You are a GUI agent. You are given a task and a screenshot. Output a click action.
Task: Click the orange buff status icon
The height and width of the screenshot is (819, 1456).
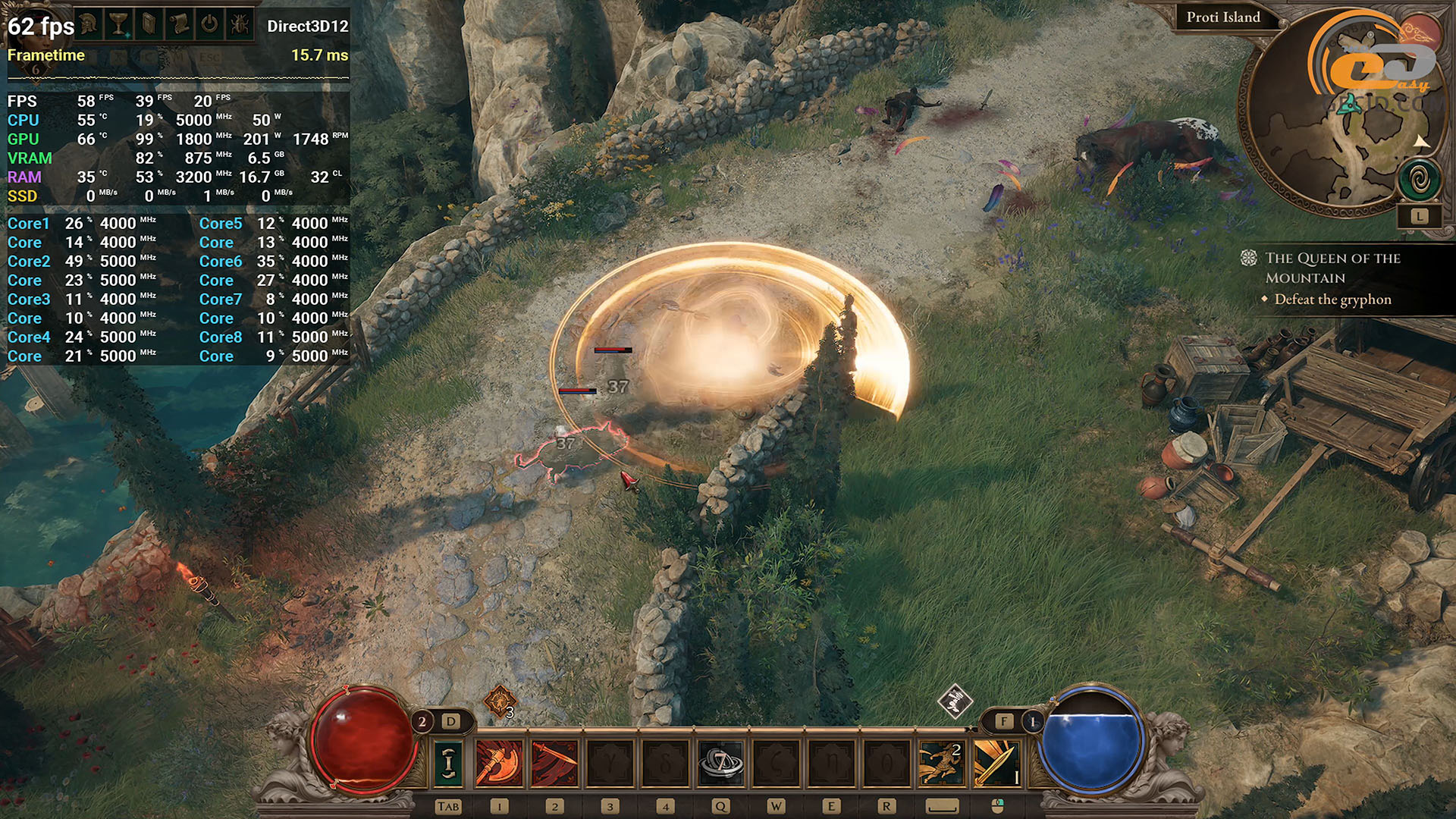[500, 701]
